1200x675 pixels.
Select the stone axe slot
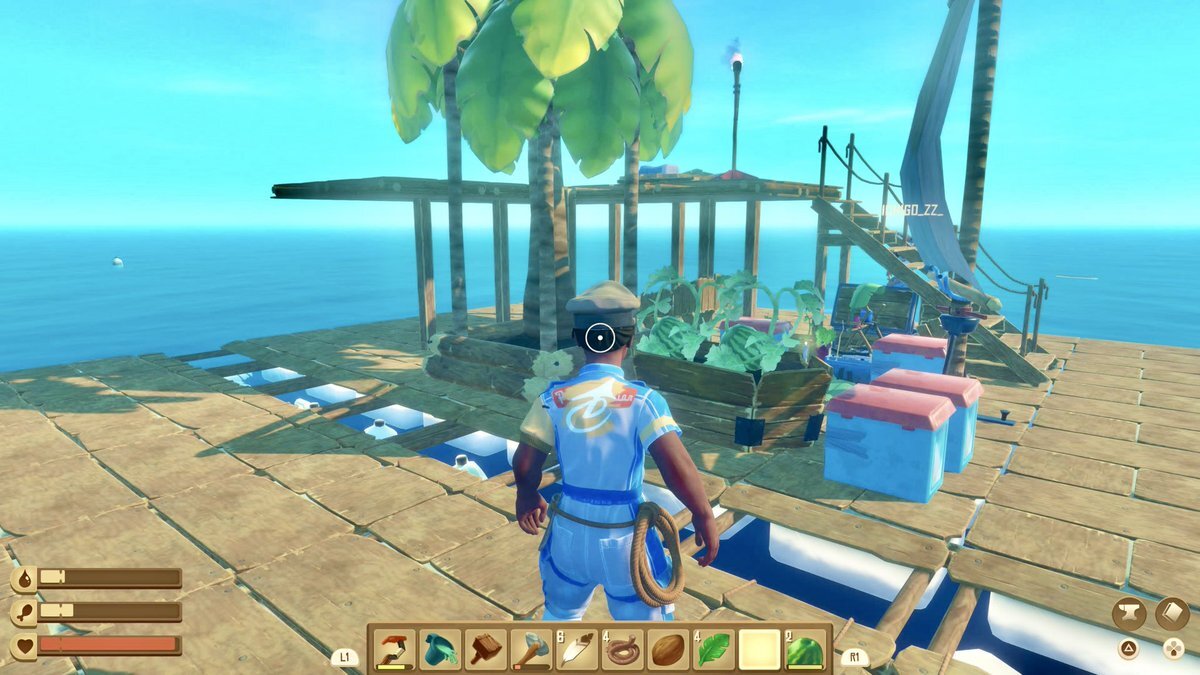531,650
